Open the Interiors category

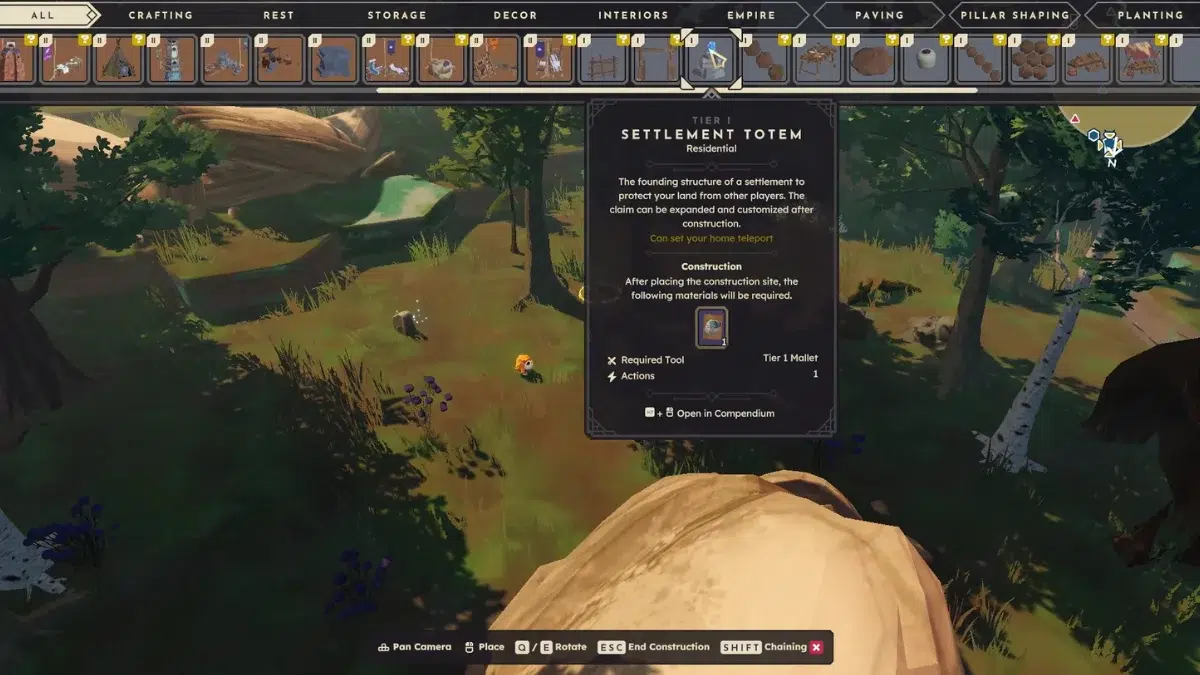pos(633,15)
